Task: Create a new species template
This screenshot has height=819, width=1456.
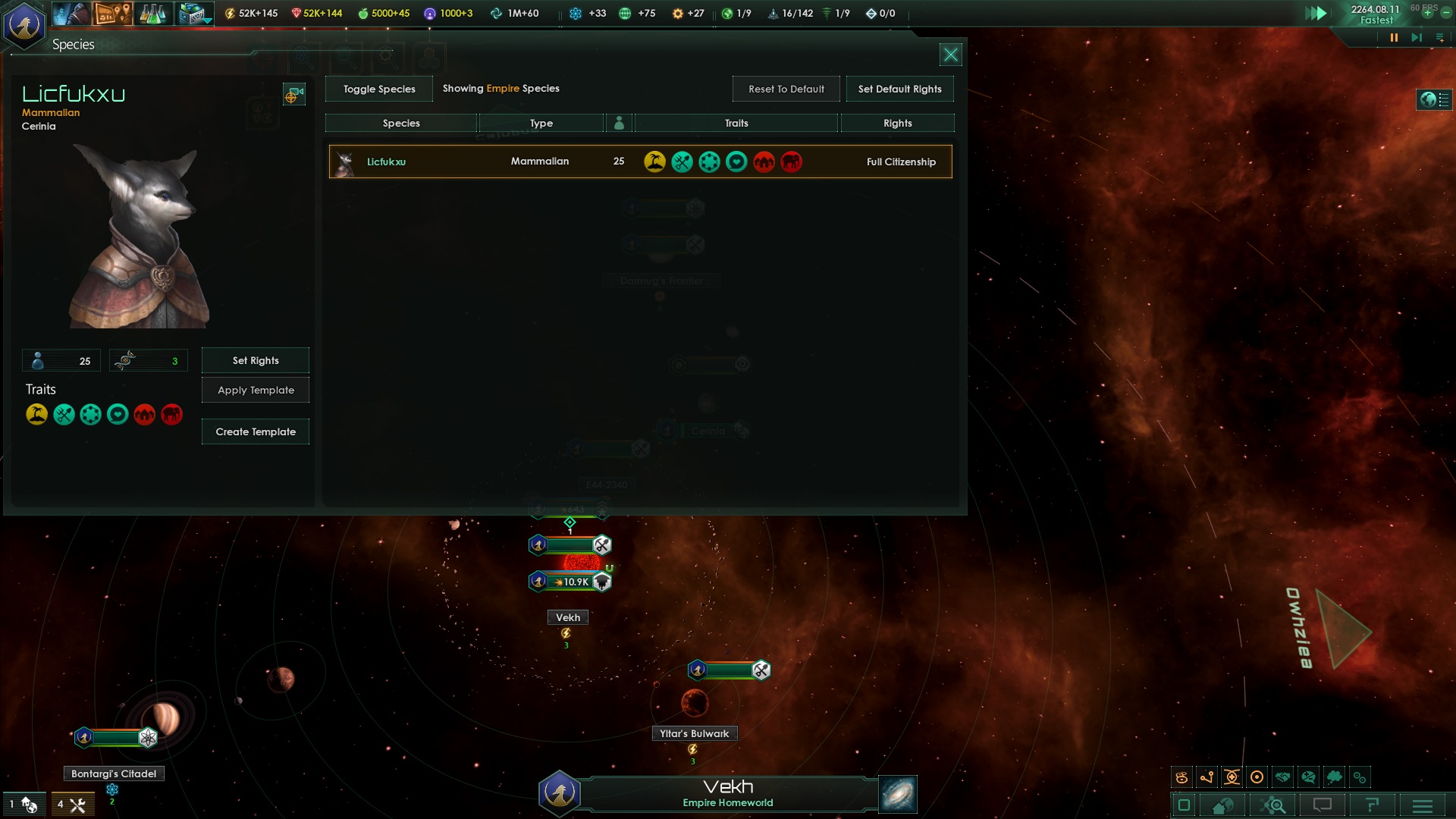Action: coord(256,431)
